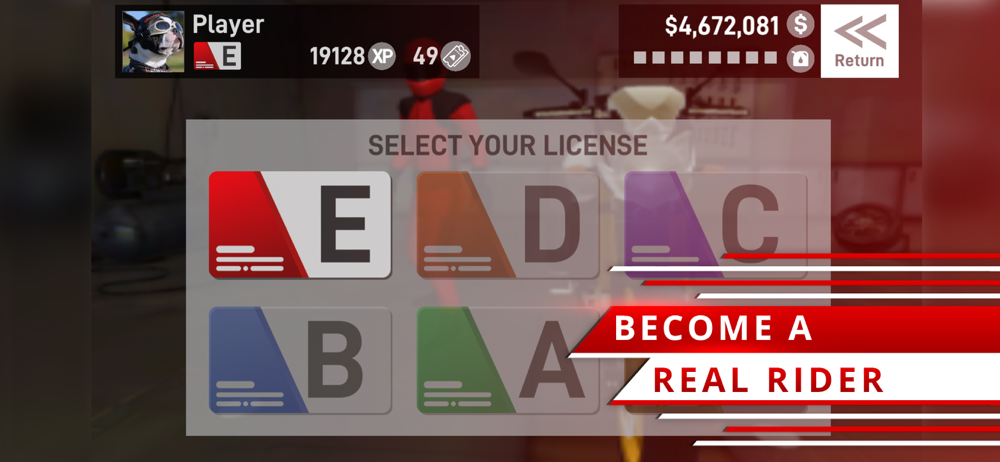Screen dimensions: 1000x462
Task: Choose the orange D license card
Action: click(507, 225)
